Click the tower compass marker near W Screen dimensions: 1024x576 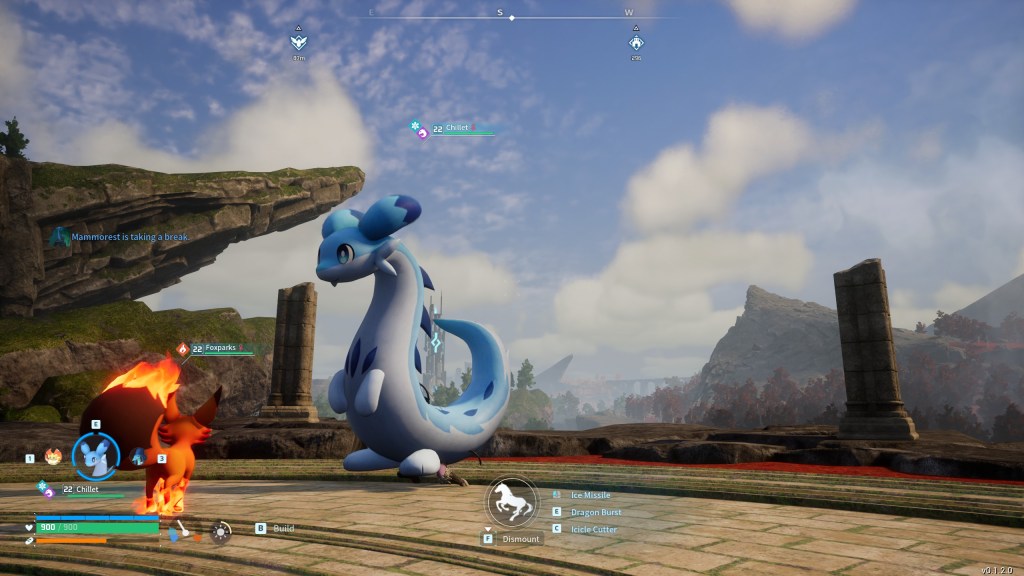(x=636, y=42)
